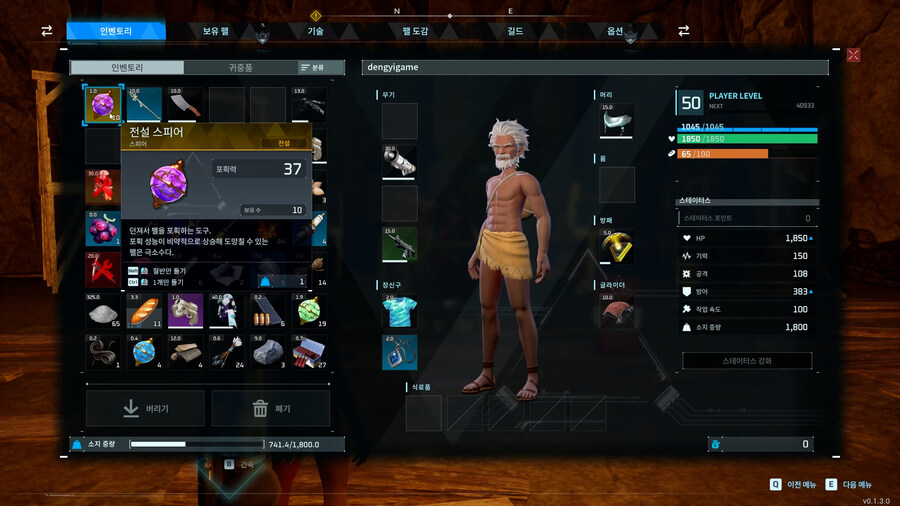900x506 pixels.
Task: Select the bread item in inventory
Action: coord(145,311)
